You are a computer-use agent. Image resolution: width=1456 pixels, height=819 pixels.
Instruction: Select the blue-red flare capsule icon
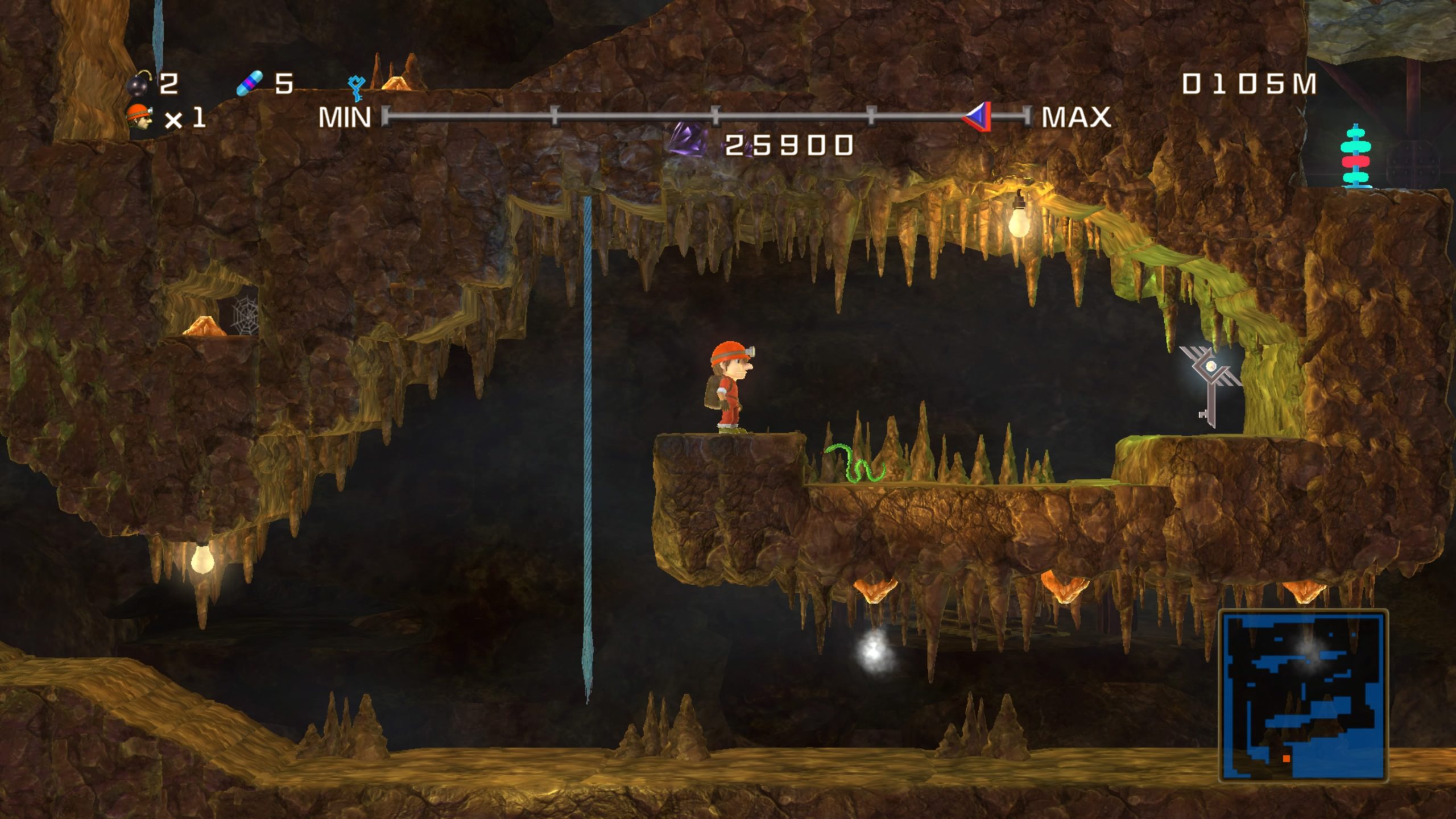[250, 84]
